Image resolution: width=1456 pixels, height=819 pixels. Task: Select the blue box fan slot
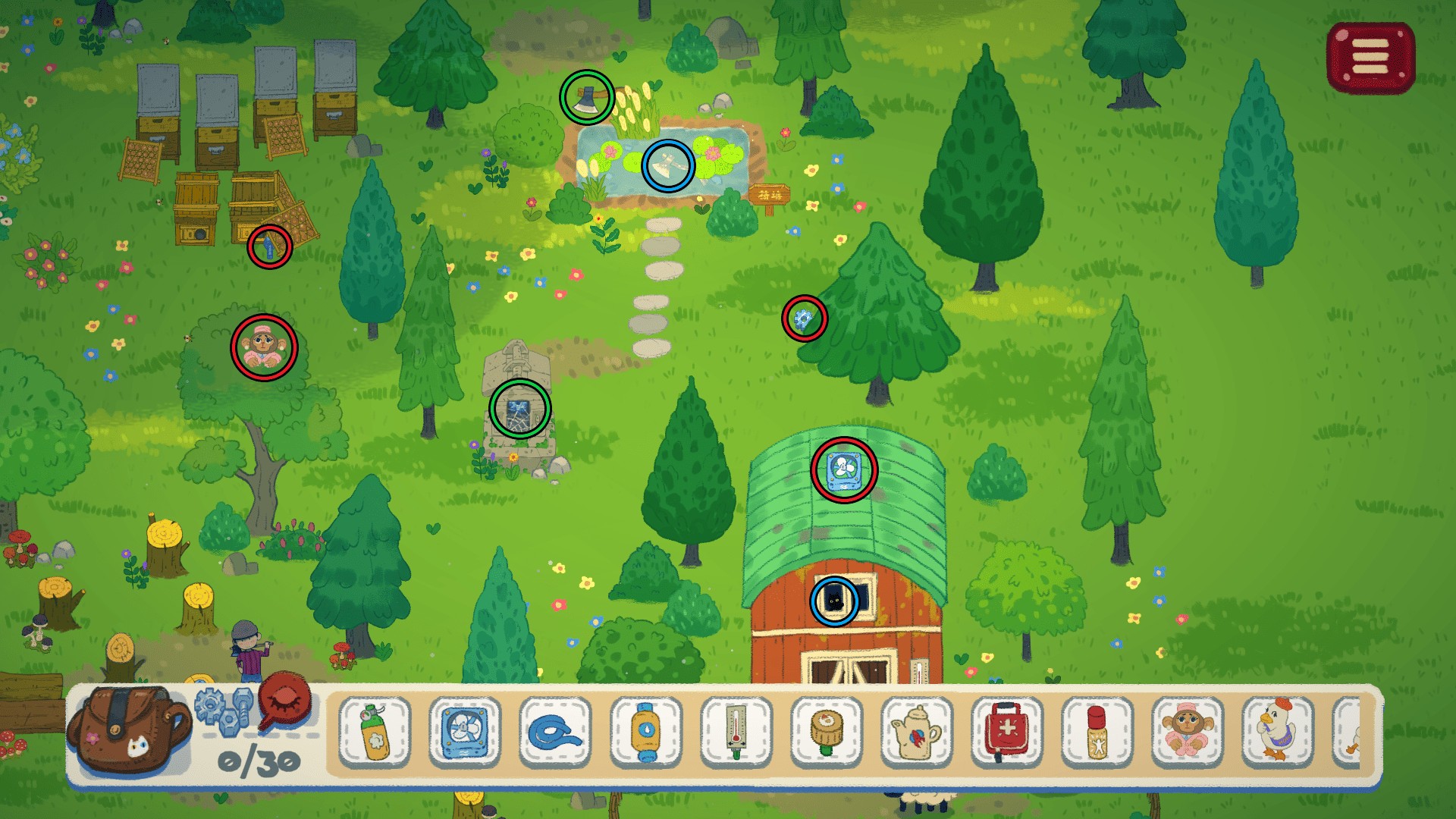[x=465, y=731]
